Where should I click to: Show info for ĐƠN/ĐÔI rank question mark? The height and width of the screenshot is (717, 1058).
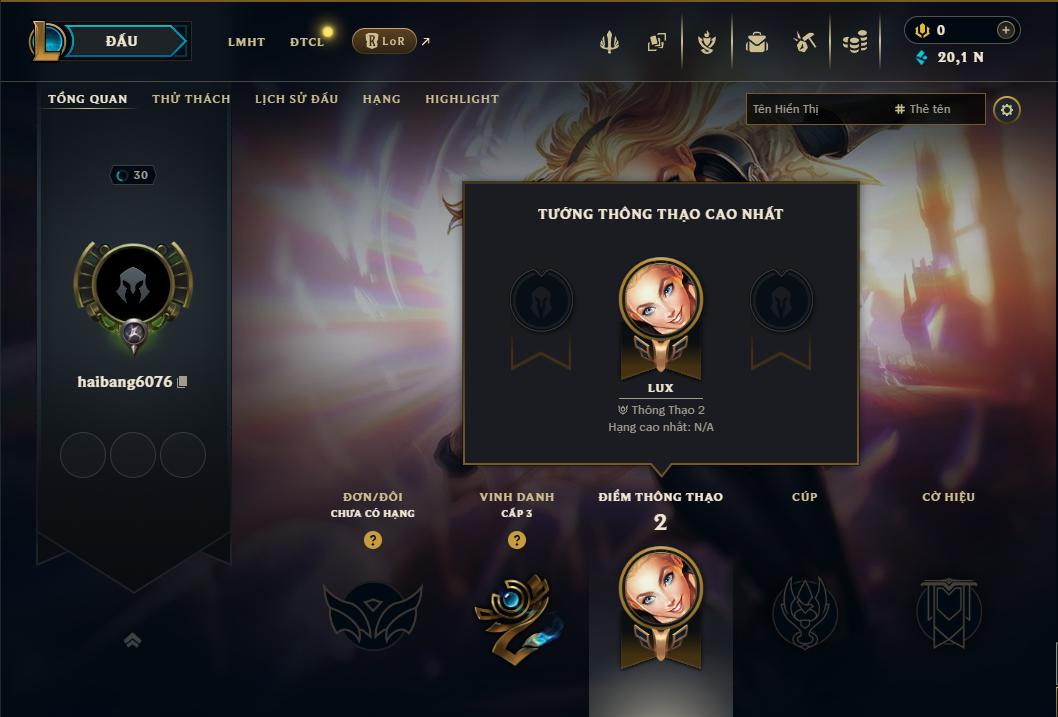click(x=373, y=540)
